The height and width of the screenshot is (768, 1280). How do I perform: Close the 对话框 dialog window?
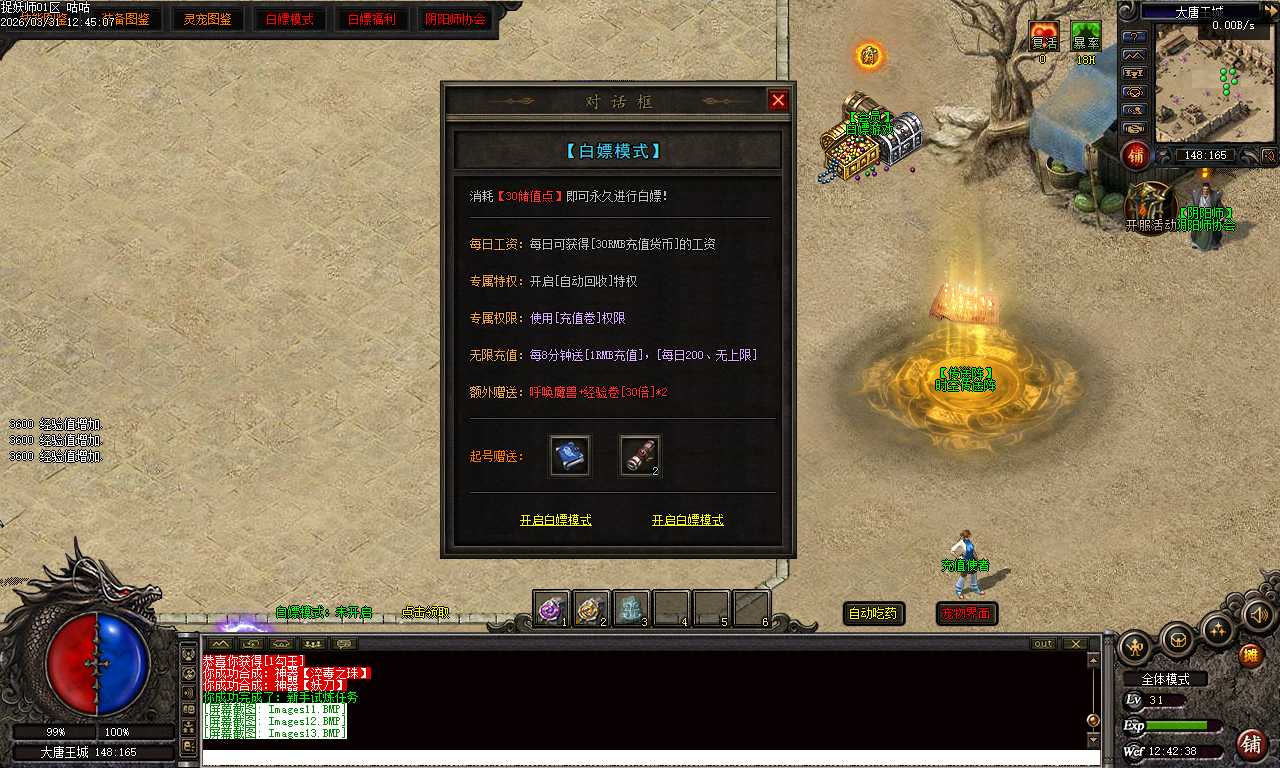pos(778,100)
